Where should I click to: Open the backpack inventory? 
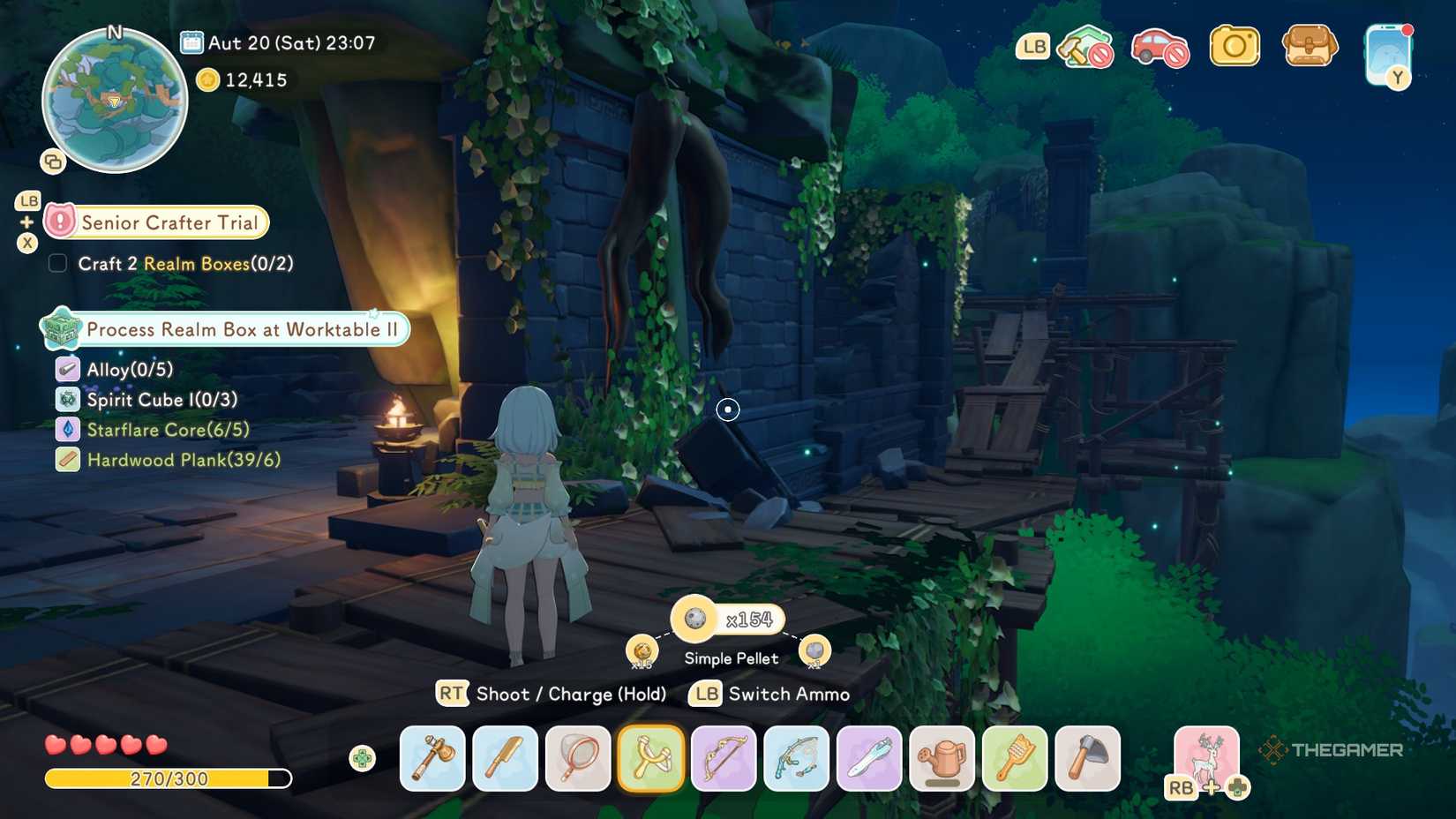pos(1310,46)
